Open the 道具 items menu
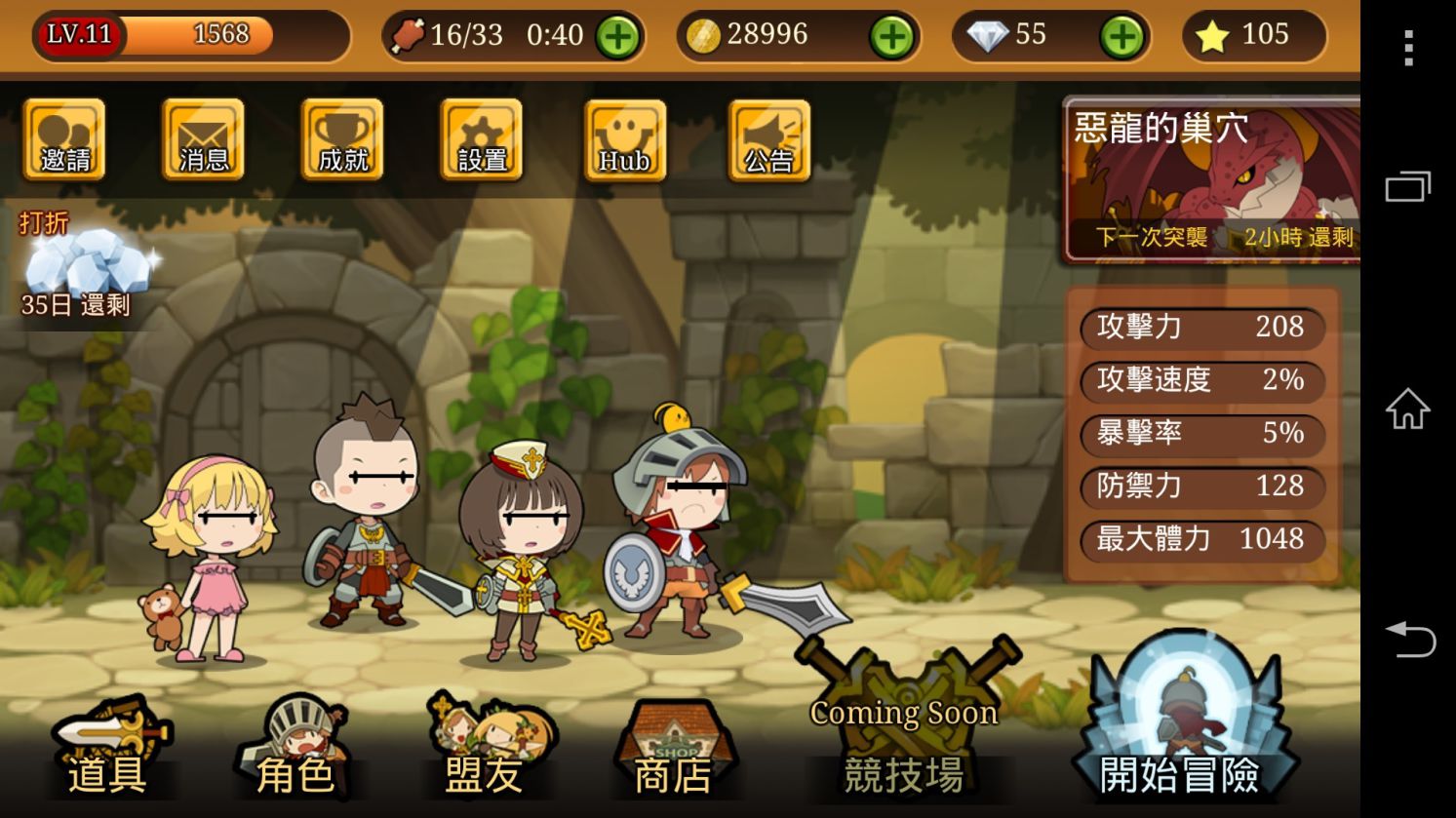The width and height of the screenshot is (1456, 818). click(x=107, y=753)
